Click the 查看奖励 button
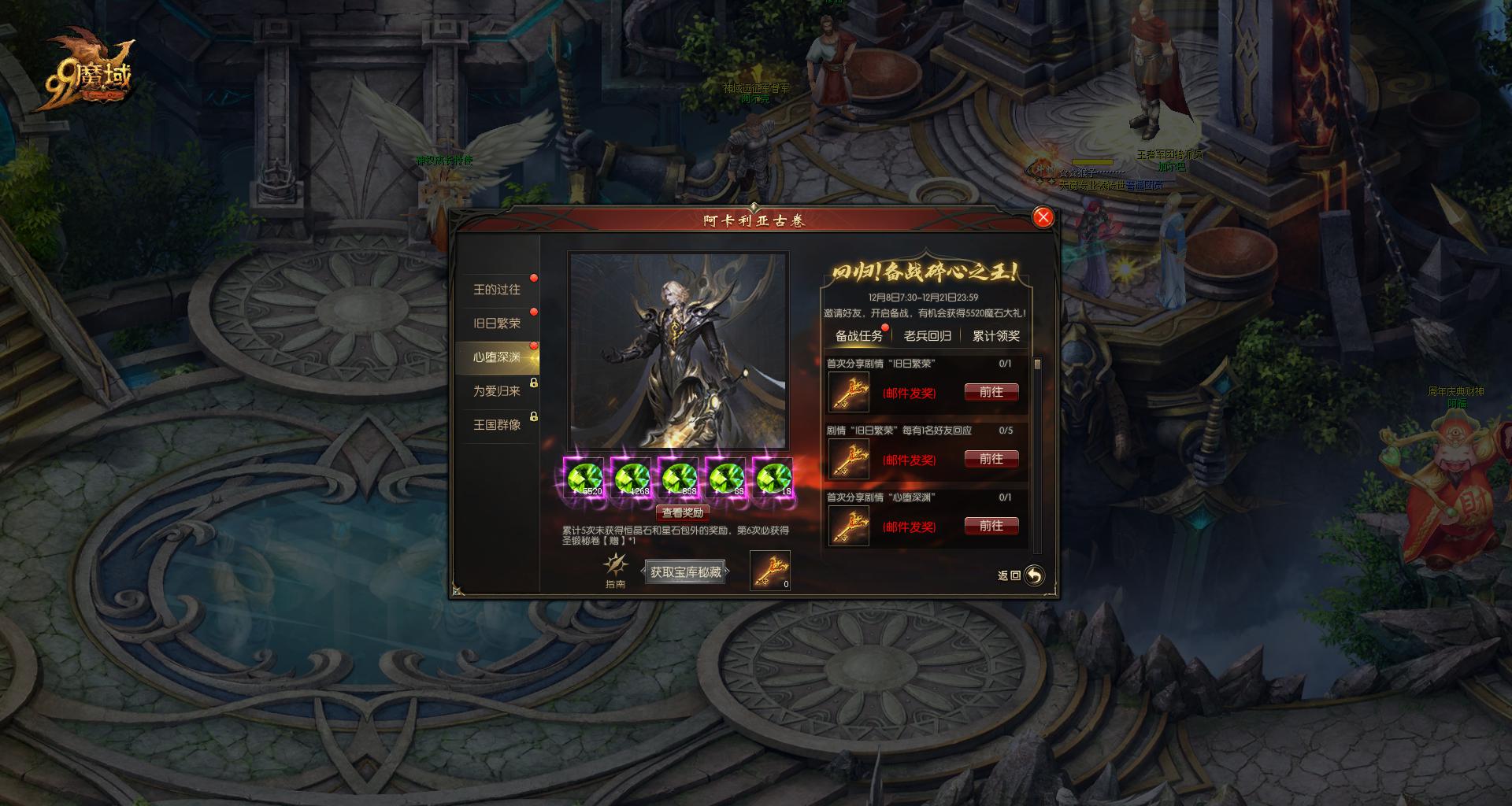Viewport: 1512px width, 806px height. pyautogui.click(x=683, y=512)
